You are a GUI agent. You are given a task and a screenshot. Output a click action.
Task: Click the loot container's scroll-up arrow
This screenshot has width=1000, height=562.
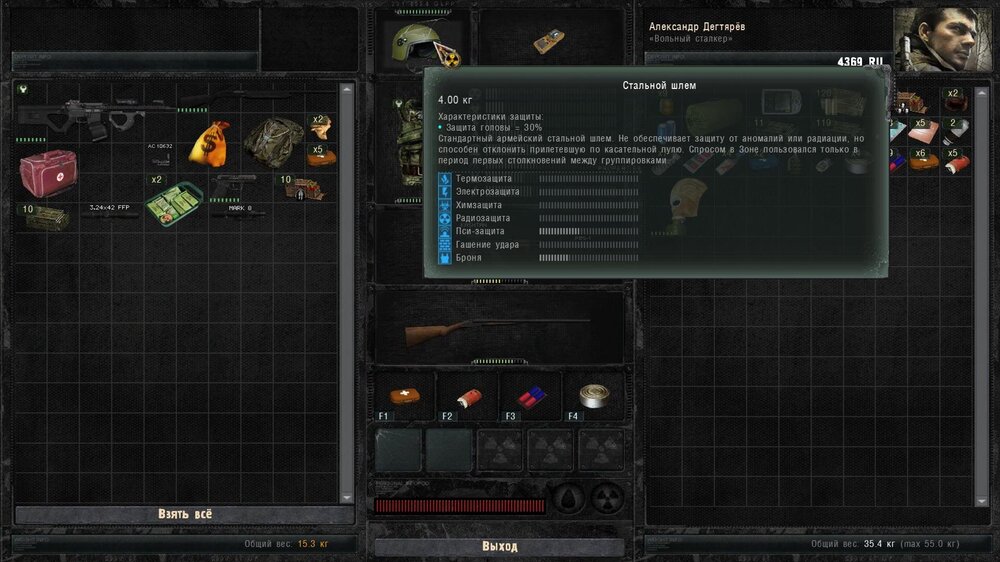(x=347, y=90)
